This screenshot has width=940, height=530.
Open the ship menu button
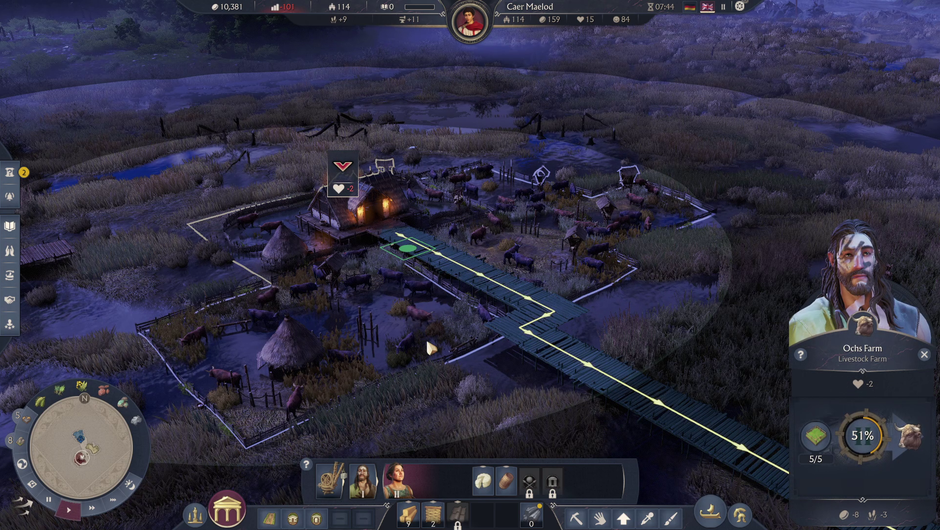(709, 512)
